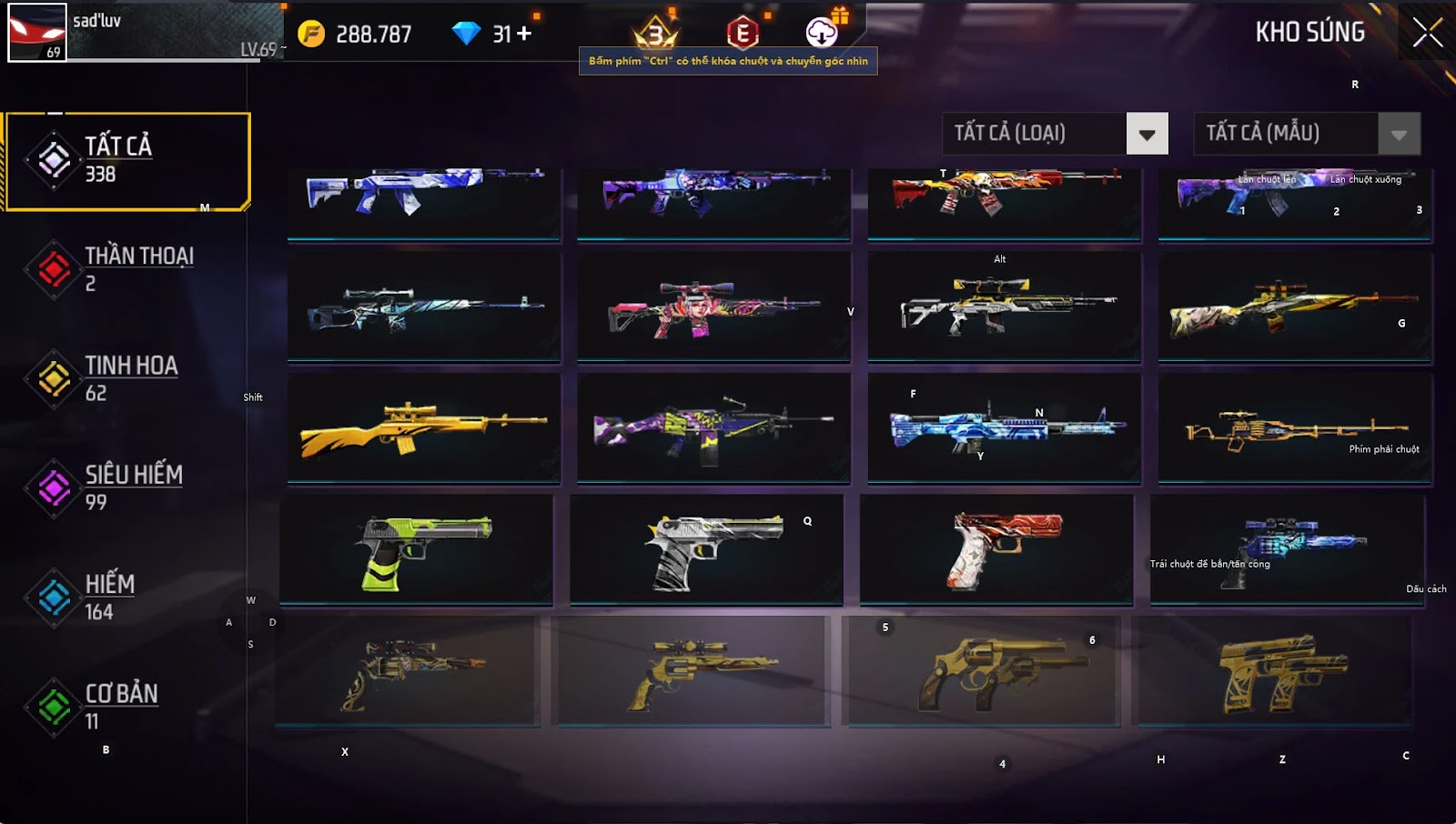Open the sad'luv player profile avatar

tap(37, 33)
